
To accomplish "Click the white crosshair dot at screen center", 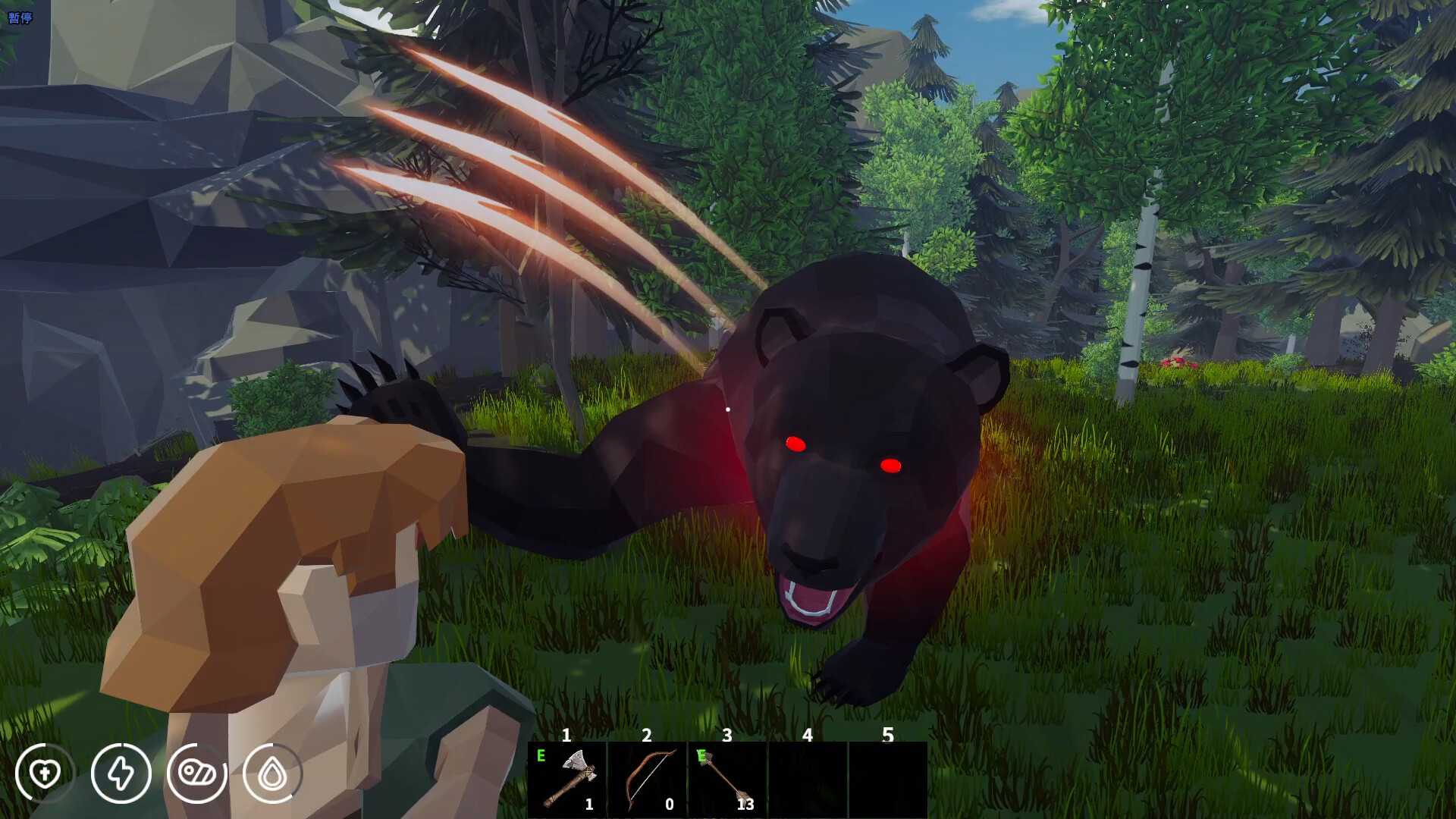I will click(x=727, y=409).
